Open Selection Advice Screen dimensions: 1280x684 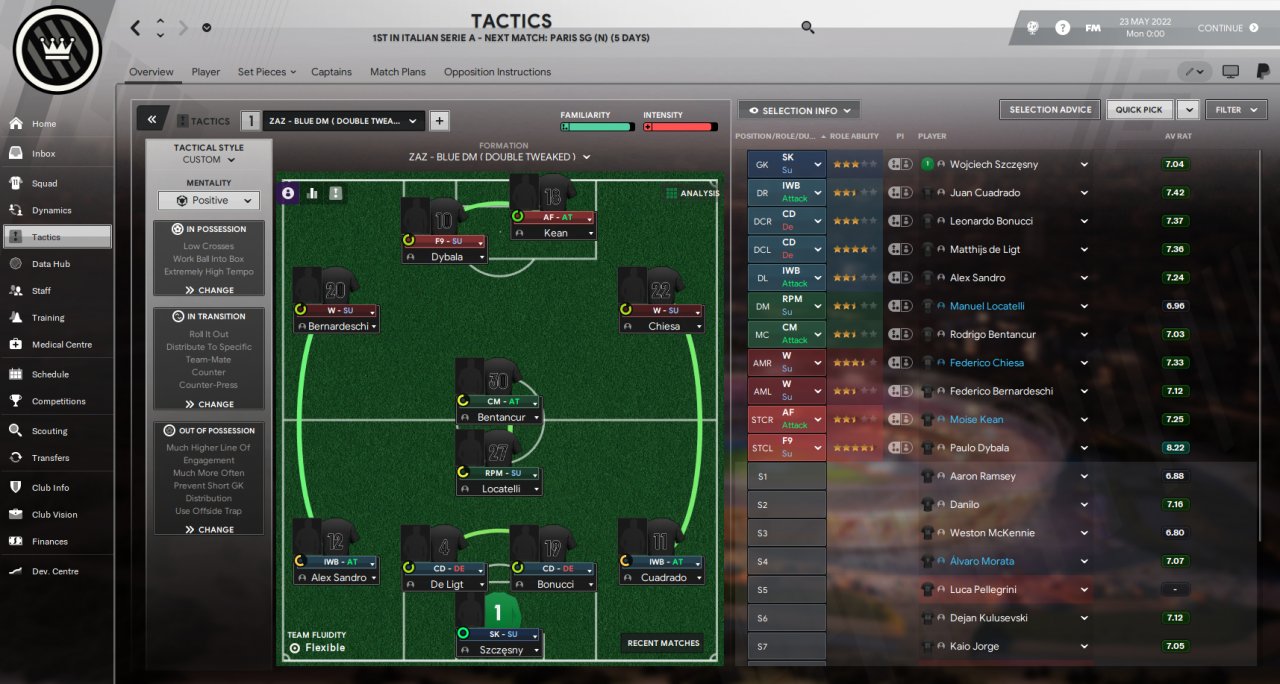click(x=1049, y=110)
